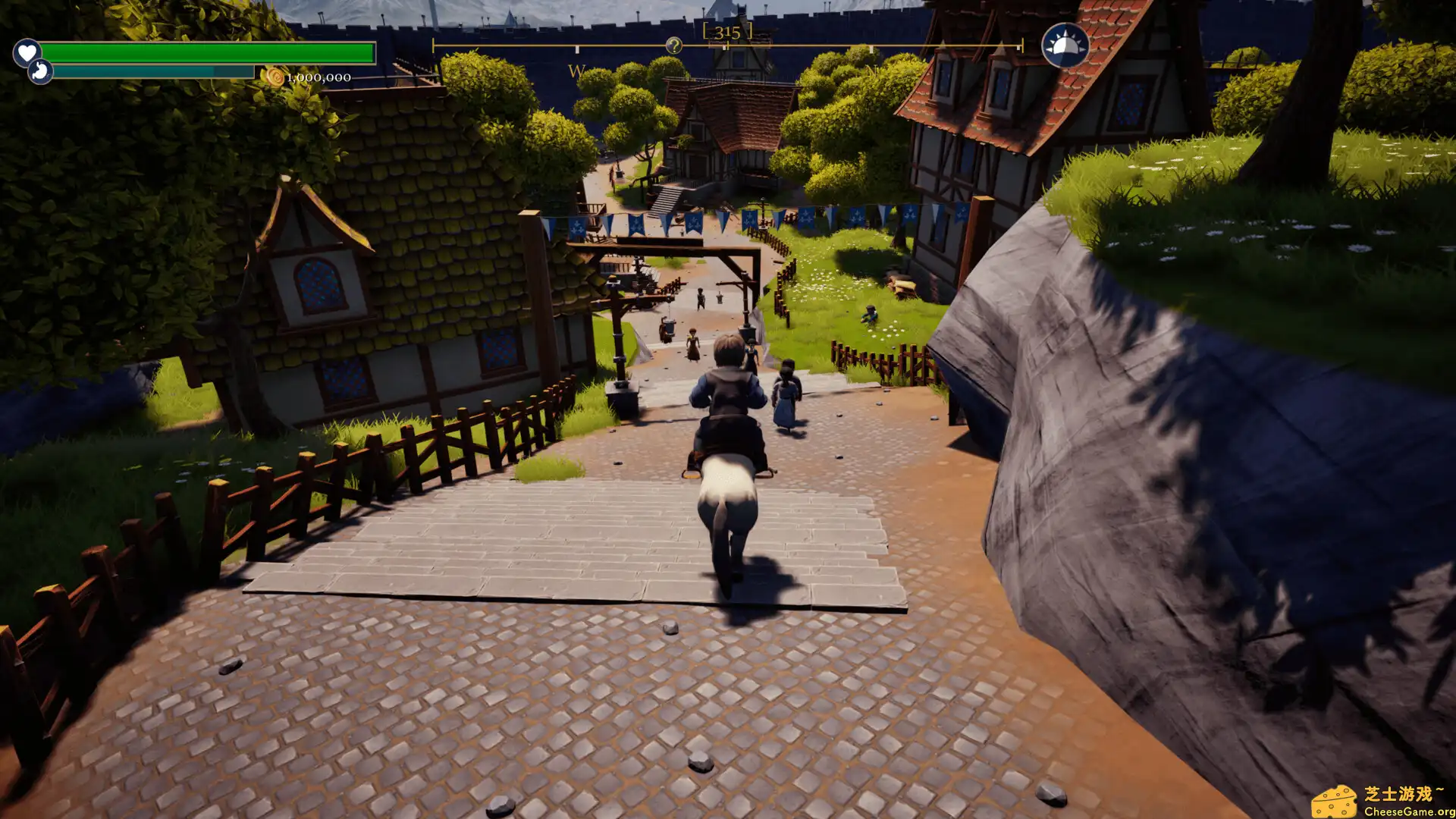This screenshot has width=1456, height=819.
Task: Click the [315] heading readout on the compass
Action: click(x=727, y=30)
